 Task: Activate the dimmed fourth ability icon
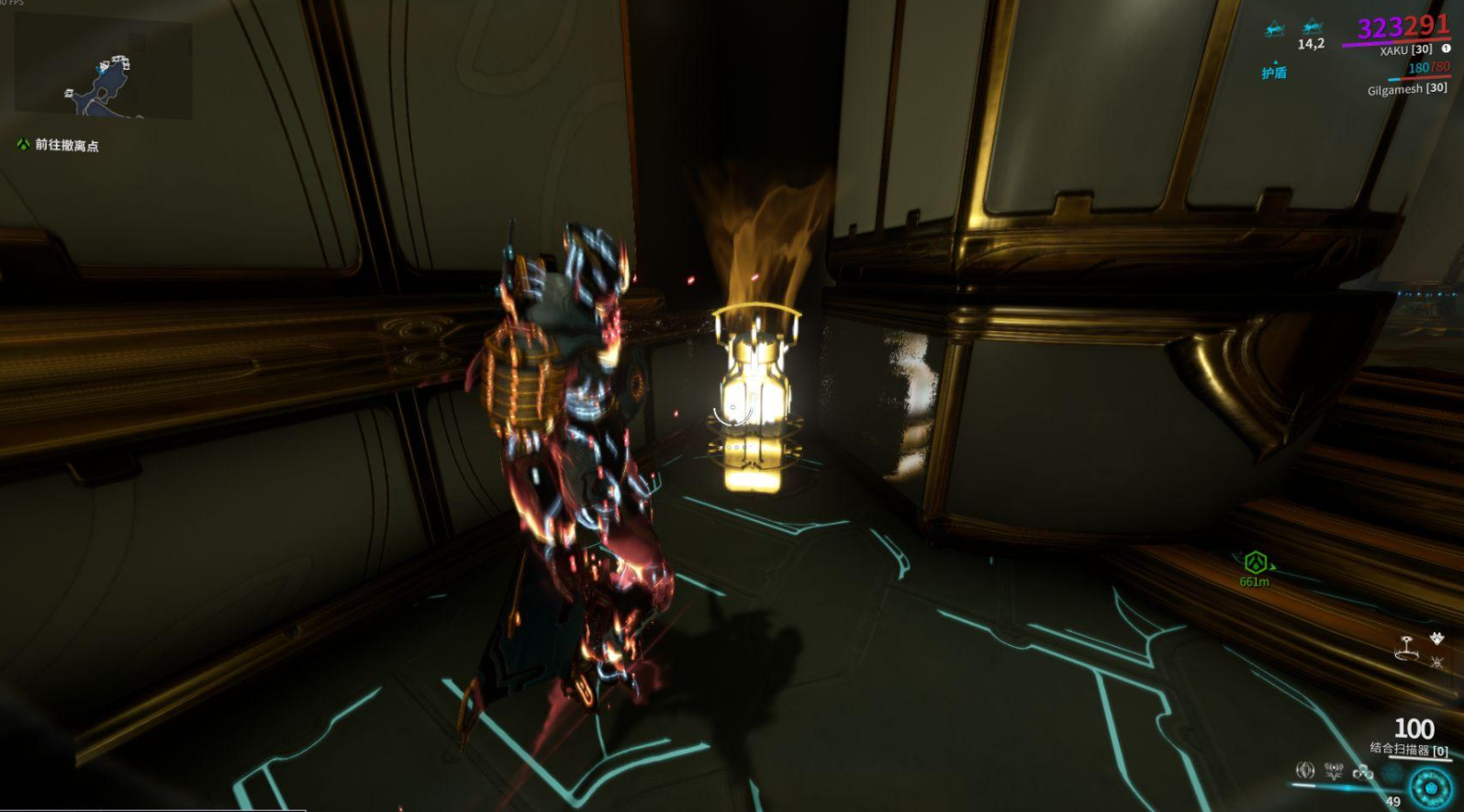click(x=1391, y=773)
